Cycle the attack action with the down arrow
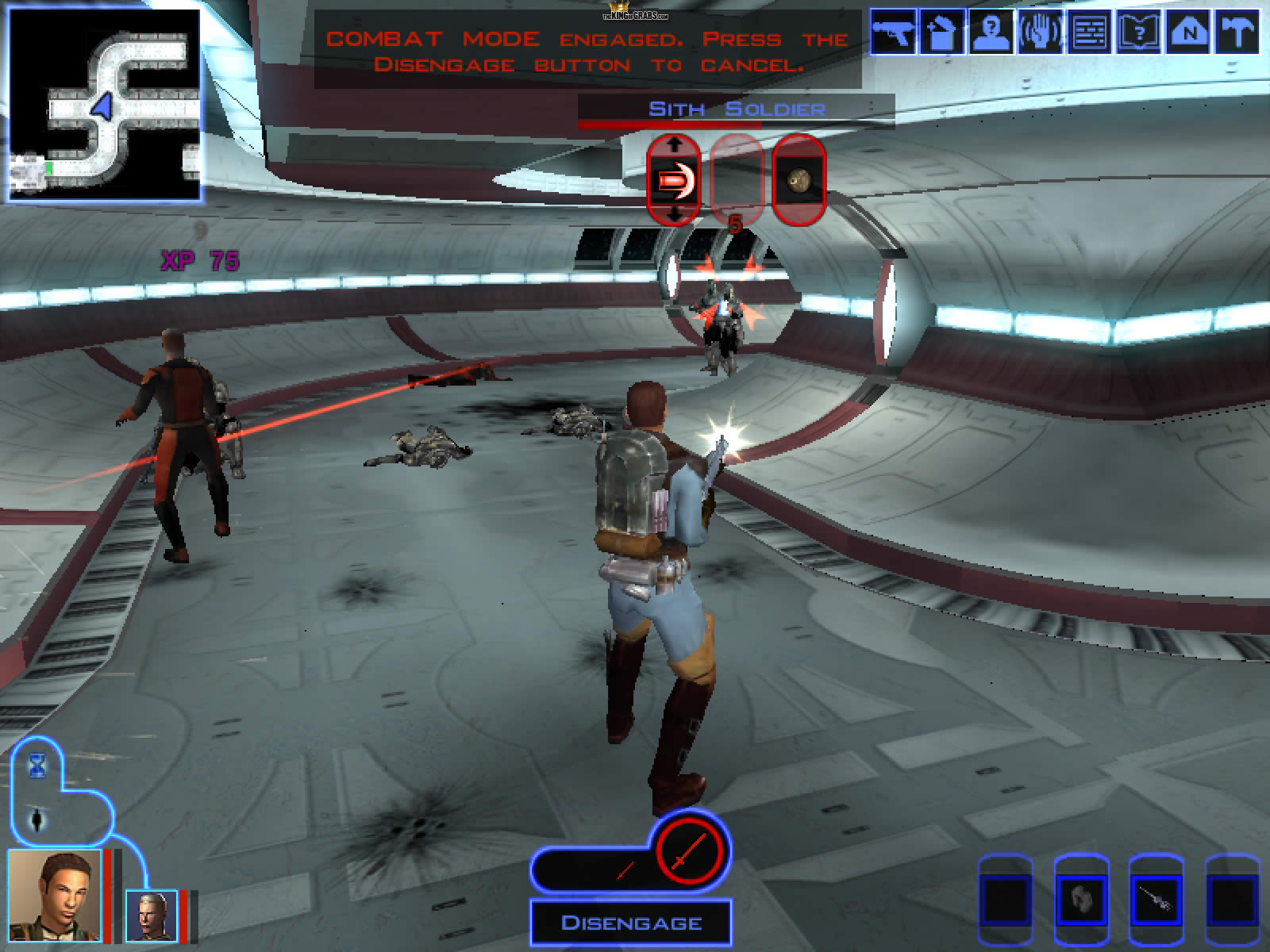Image resolution: width=1270 pixels, height=952 pixels. [674, 214]
